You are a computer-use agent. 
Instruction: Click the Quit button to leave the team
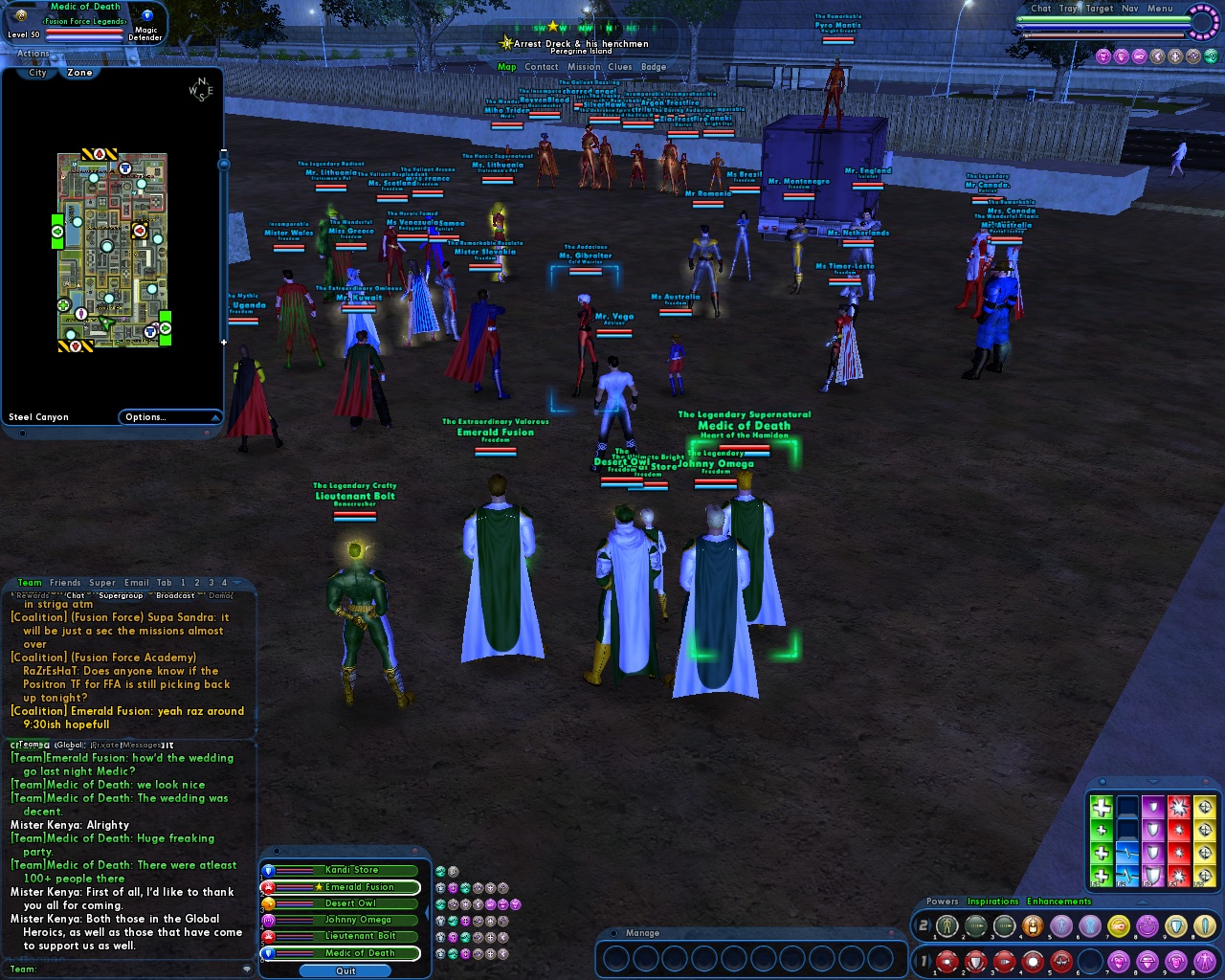(x=345, y=970)
